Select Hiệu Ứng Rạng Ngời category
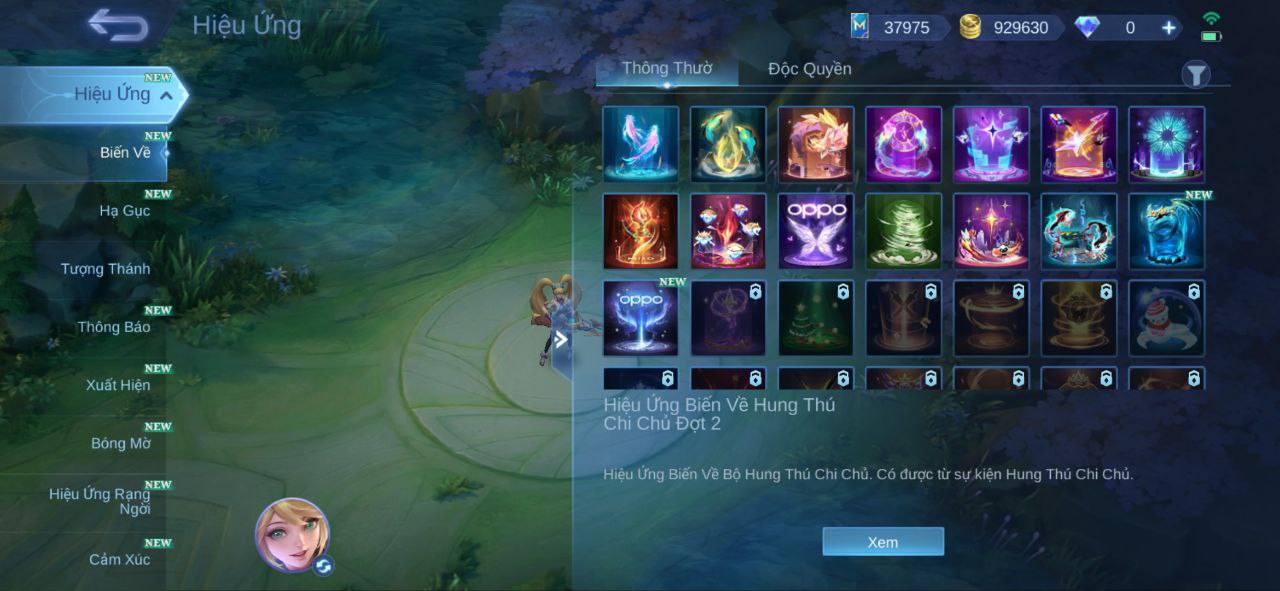1280x591 pixels. tap(100, 501)
